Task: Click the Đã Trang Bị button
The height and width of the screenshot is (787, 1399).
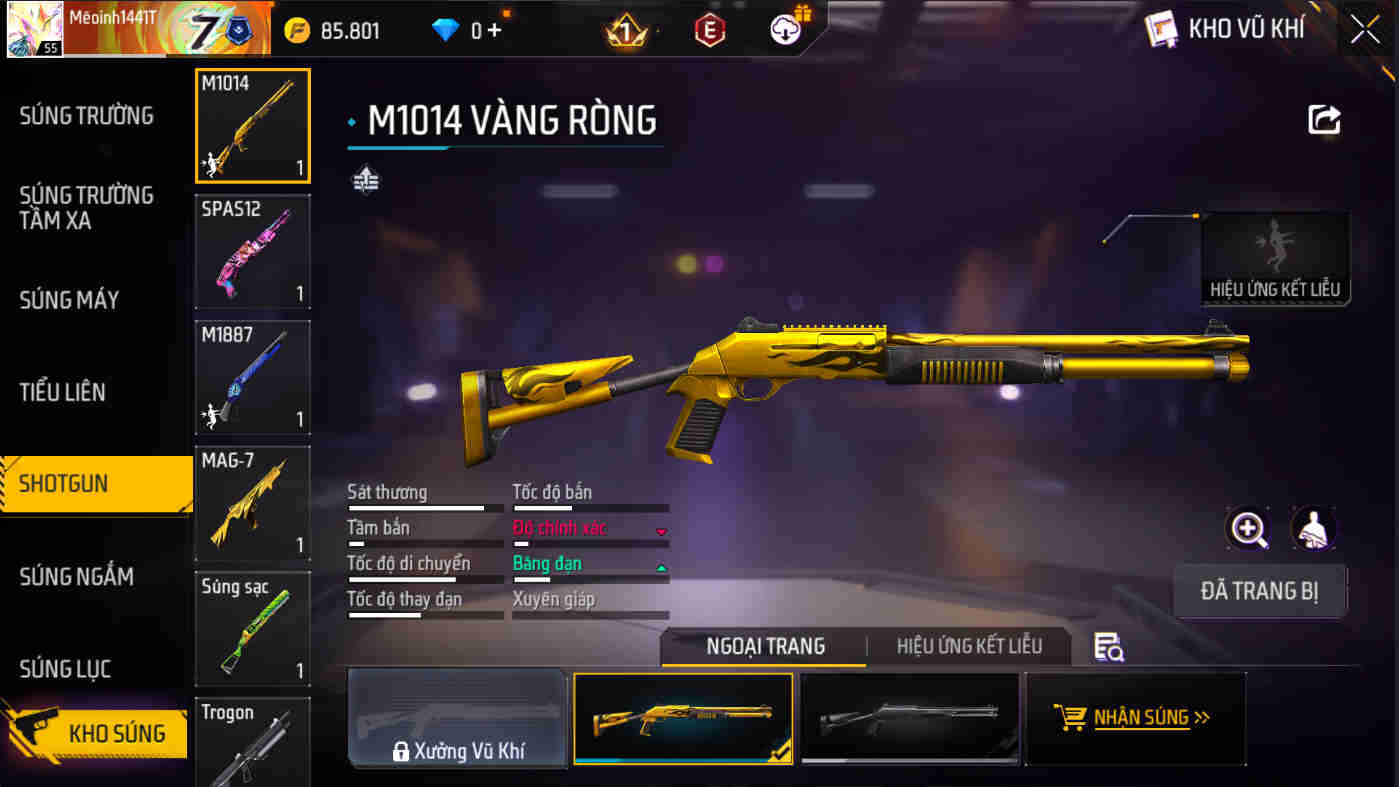Action: (1260, 591)
